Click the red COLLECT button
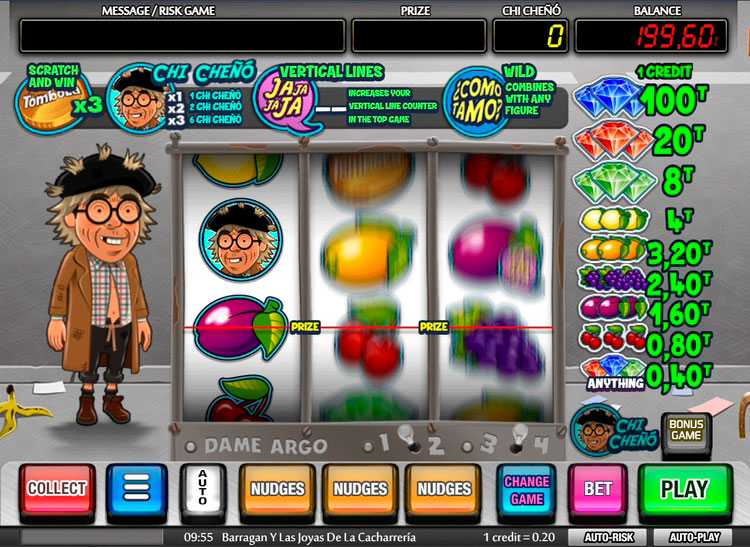The image size is (750, 547). [x=57, y=490]
